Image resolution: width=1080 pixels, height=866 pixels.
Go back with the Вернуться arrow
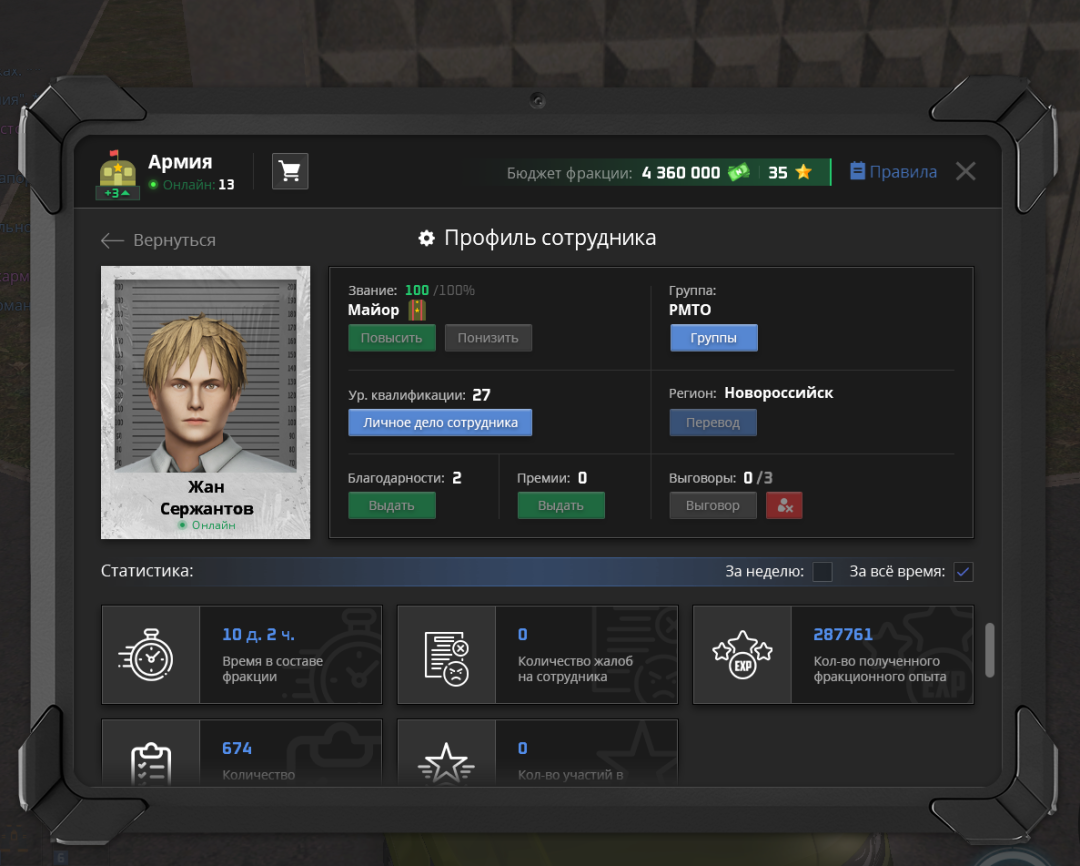point(158,240)
